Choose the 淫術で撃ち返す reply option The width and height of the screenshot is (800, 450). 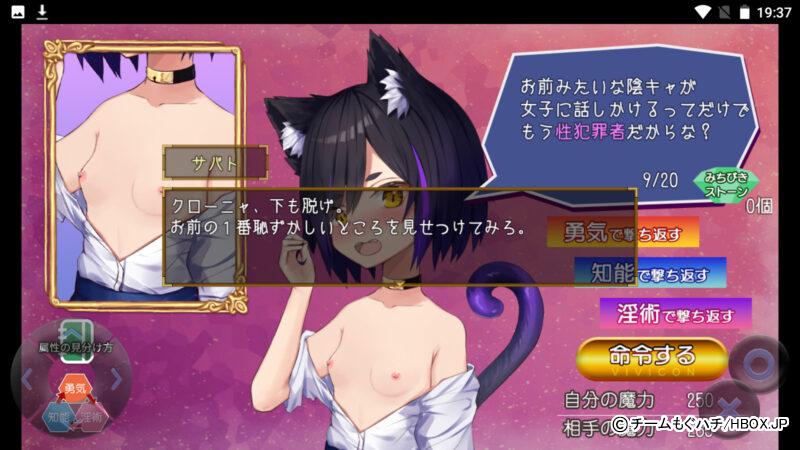(676, 313)
